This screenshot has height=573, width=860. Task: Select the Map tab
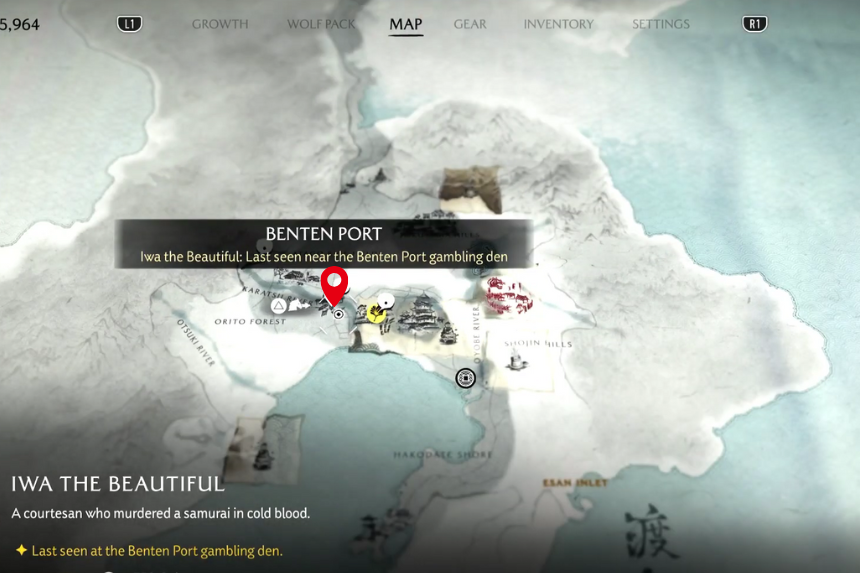point(406,24)
